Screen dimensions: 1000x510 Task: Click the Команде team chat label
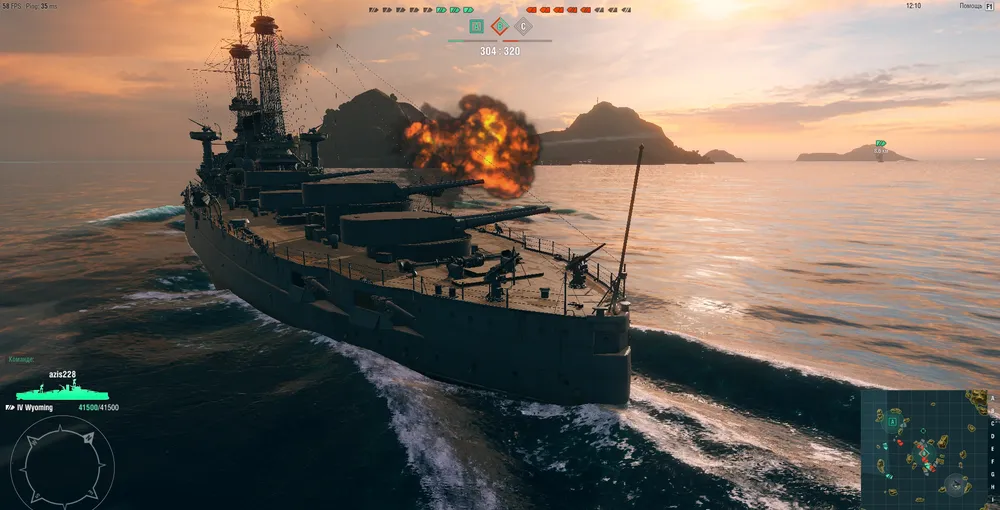click(x=21, y=359)
